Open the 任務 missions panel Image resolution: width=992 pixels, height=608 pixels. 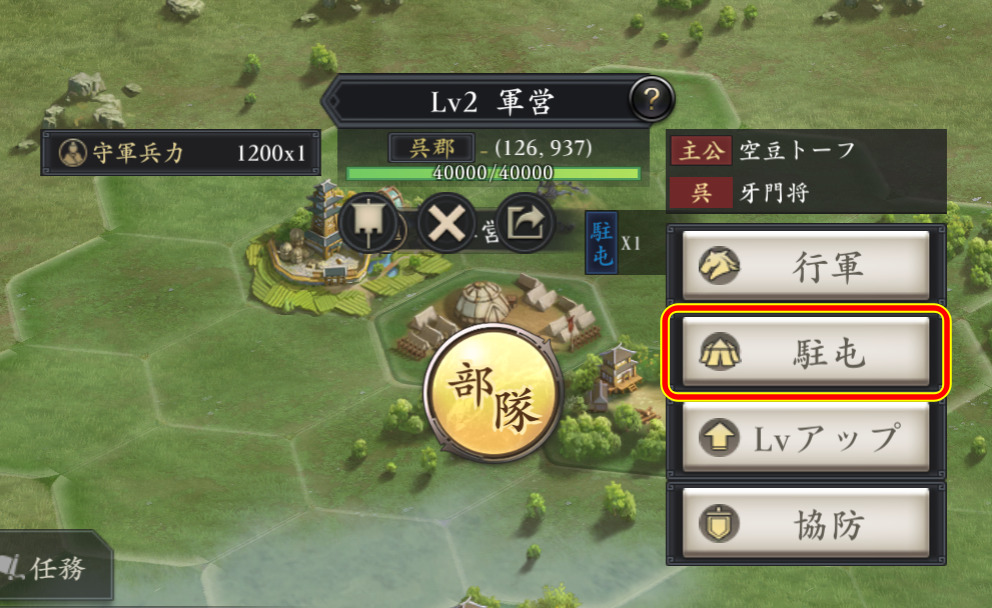52,570
